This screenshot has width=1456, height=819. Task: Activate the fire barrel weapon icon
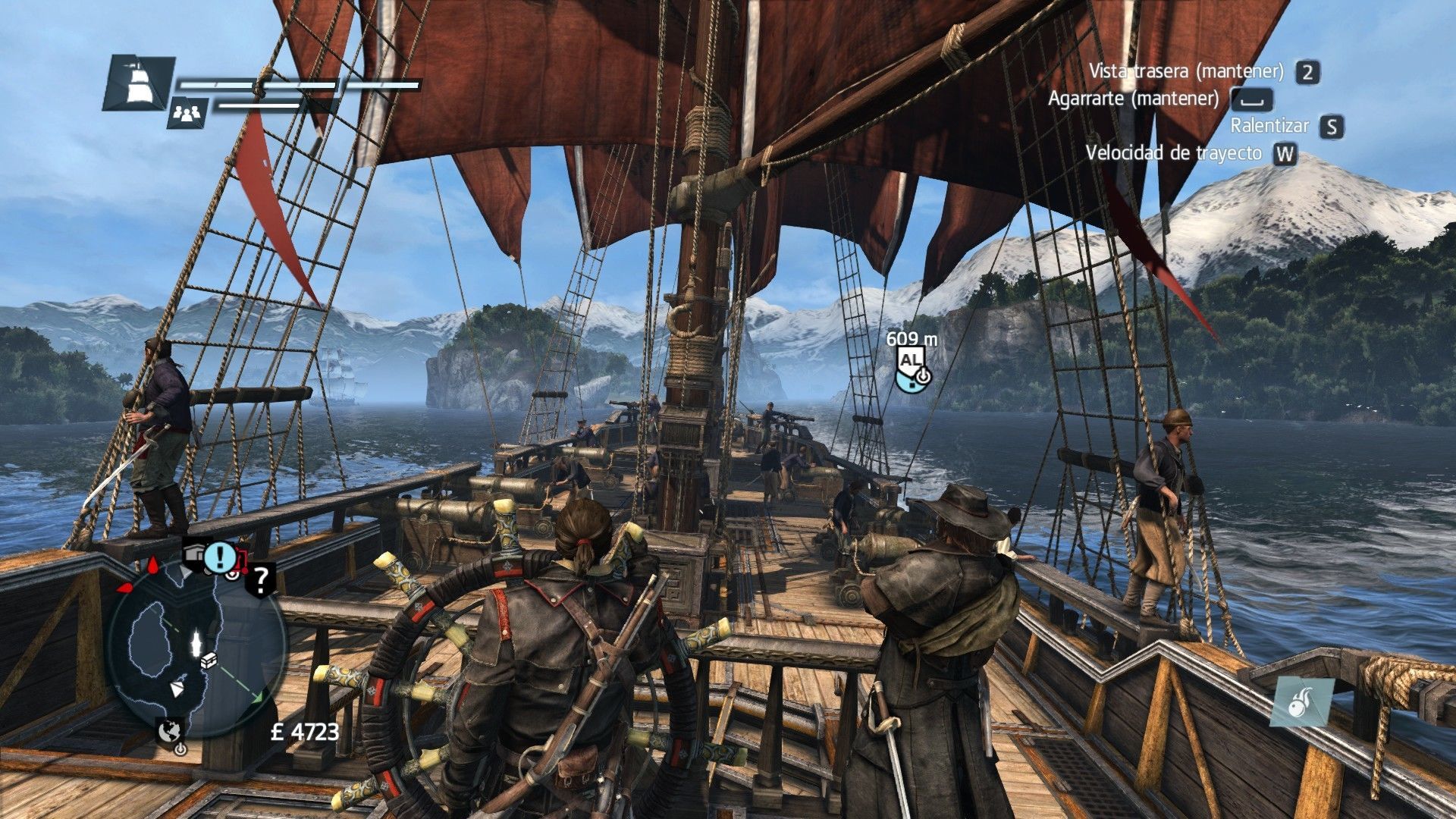tap(1302, 701)
